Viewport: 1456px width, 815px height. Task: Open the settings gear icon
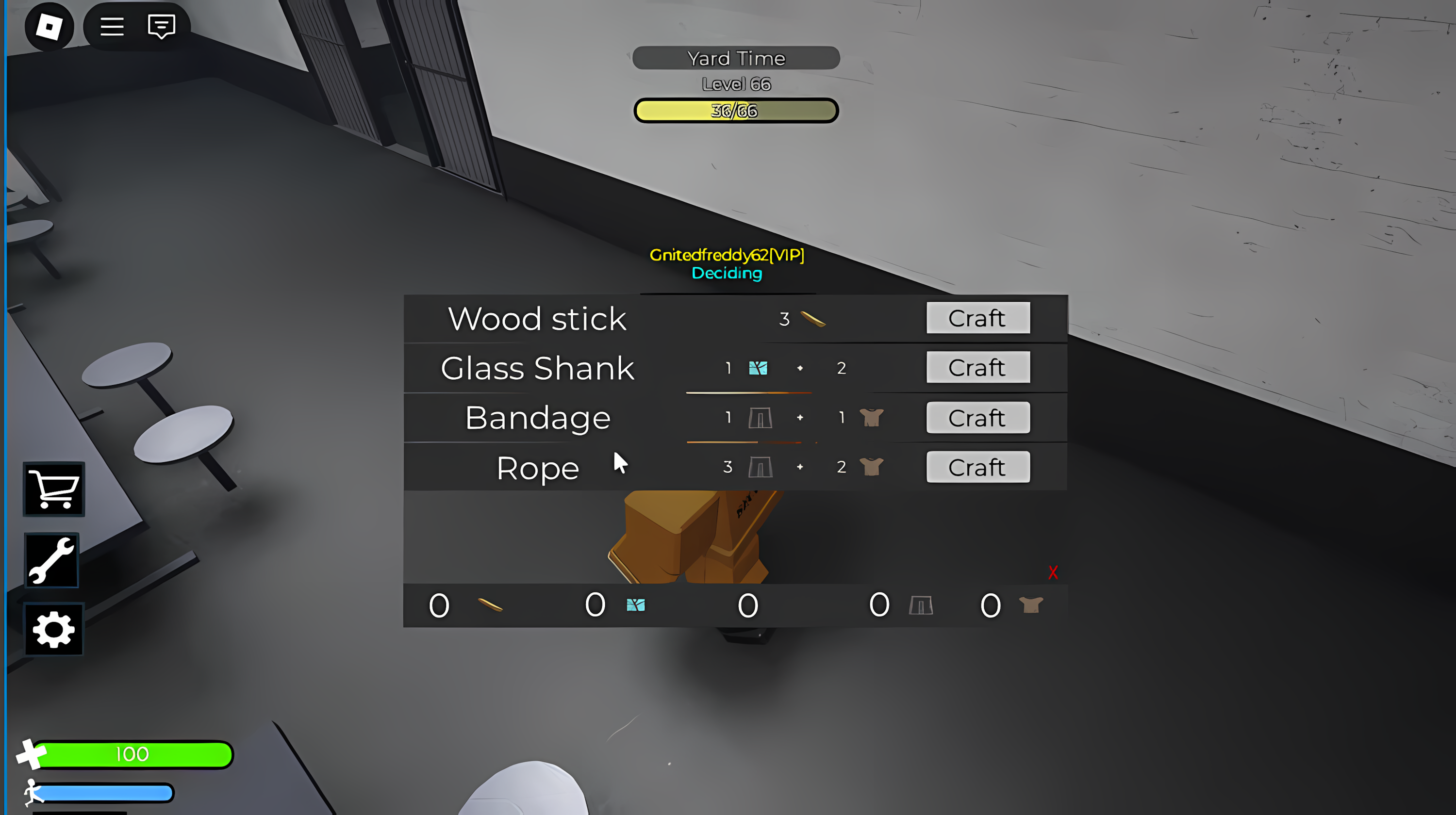pos(53,629)
